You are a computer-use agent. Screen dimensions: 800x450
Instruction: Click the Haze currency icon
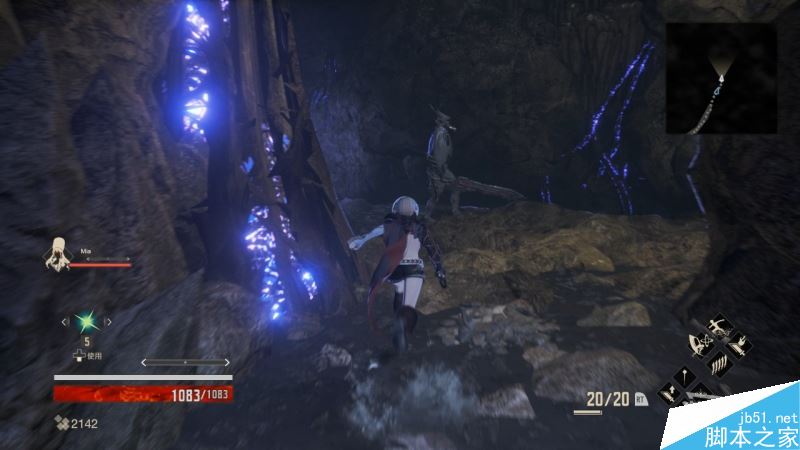pos(62,424)
